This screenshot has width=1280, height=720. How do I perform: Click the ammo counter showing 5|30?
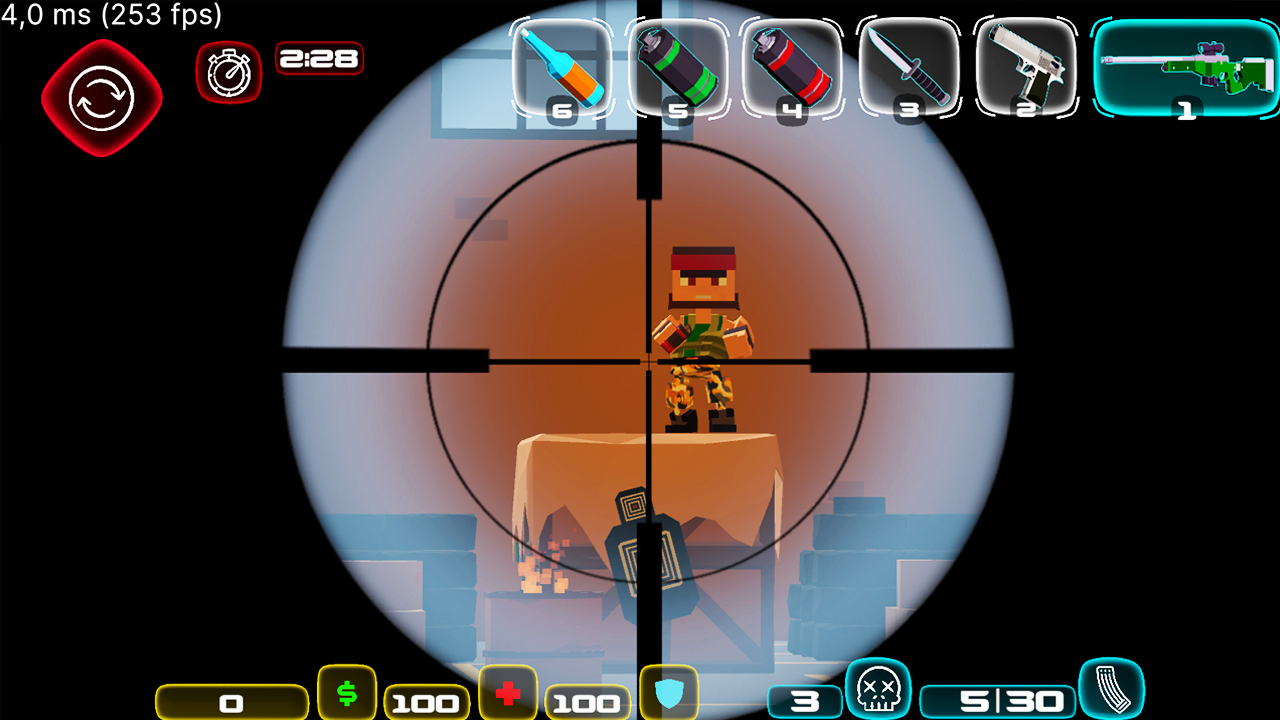1010,700
